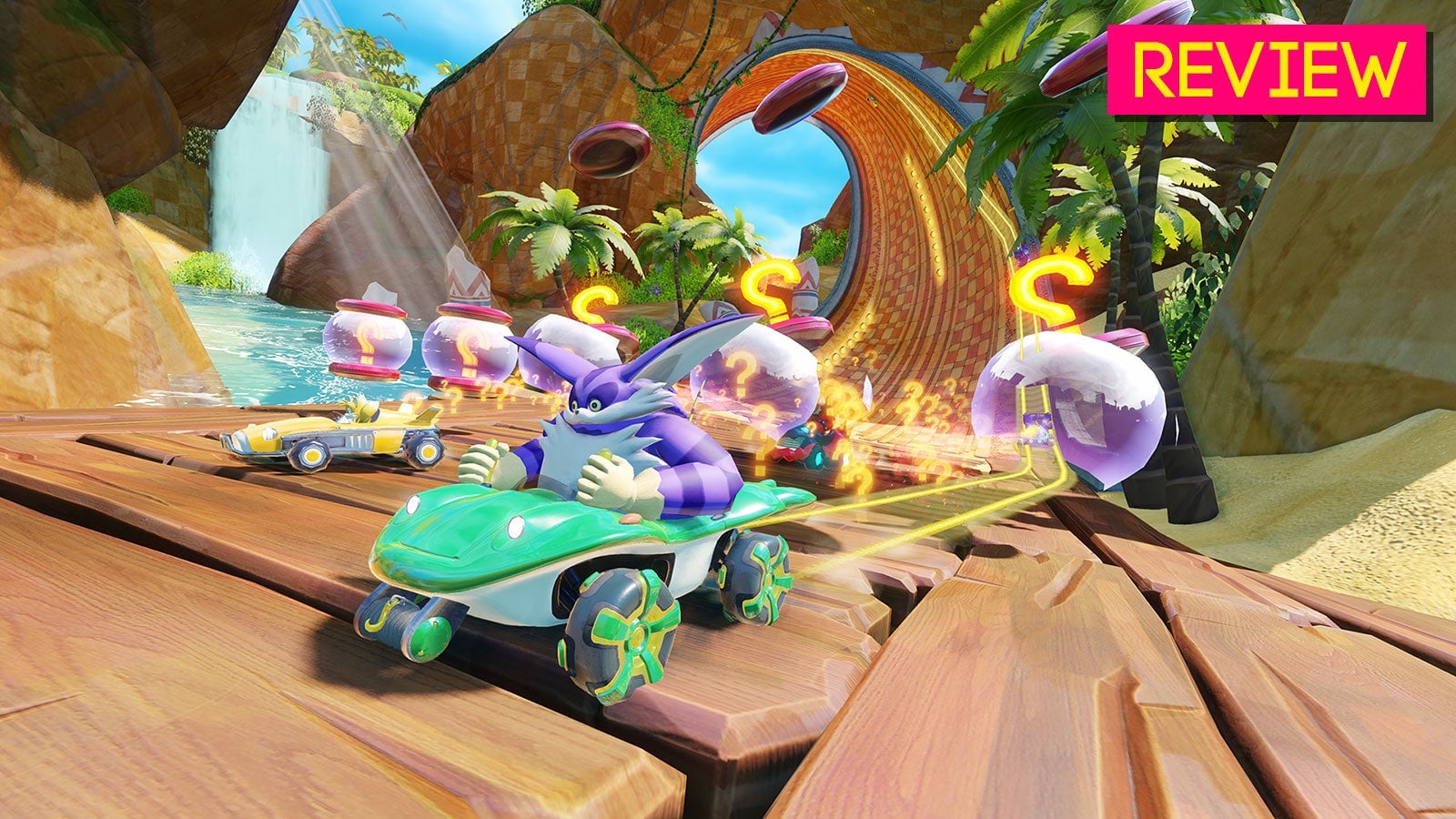1456x819 pixels.
Task: Click the pink REVIEW badge
Action: click(1267, 69)
